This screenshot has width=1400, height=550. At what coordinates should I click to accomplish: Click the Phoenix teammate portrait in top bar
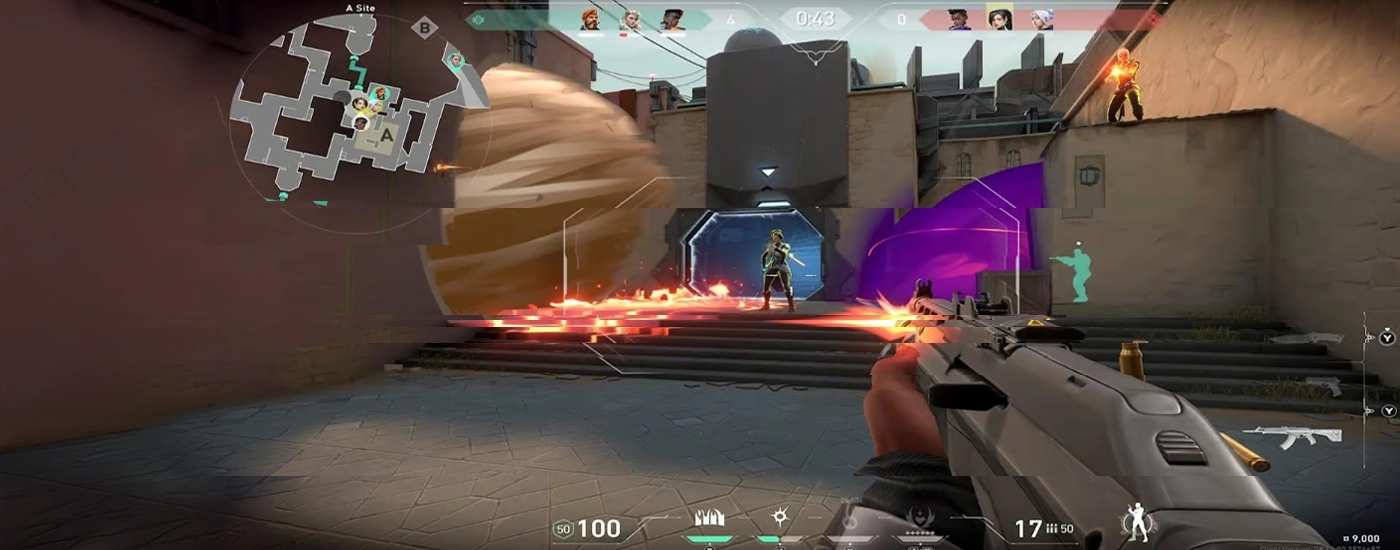click(x=671, y=20)
